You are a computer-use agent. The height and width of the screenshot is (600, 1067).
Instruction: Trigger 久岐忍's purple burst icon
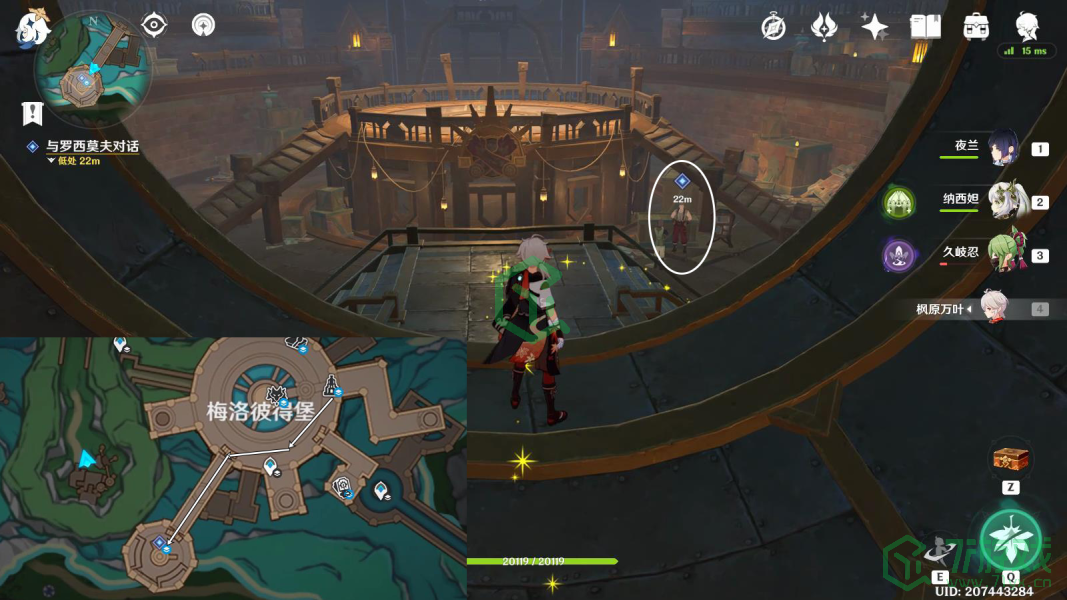click(x=899, y=255)
